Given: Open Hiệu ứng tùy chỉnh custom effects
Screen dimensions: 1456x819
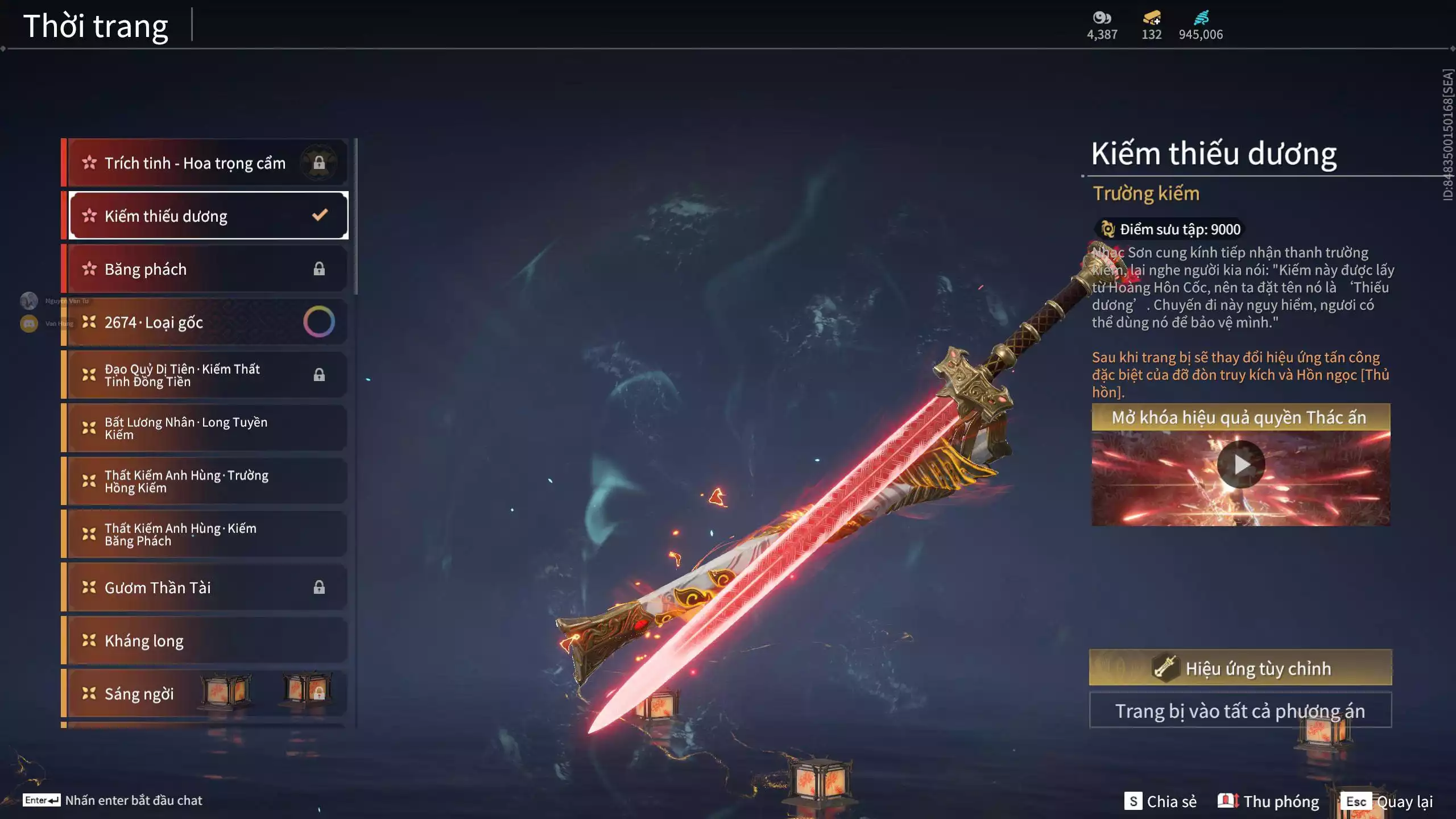Looking at the screenshot, I should click(x=1240, y=668).
